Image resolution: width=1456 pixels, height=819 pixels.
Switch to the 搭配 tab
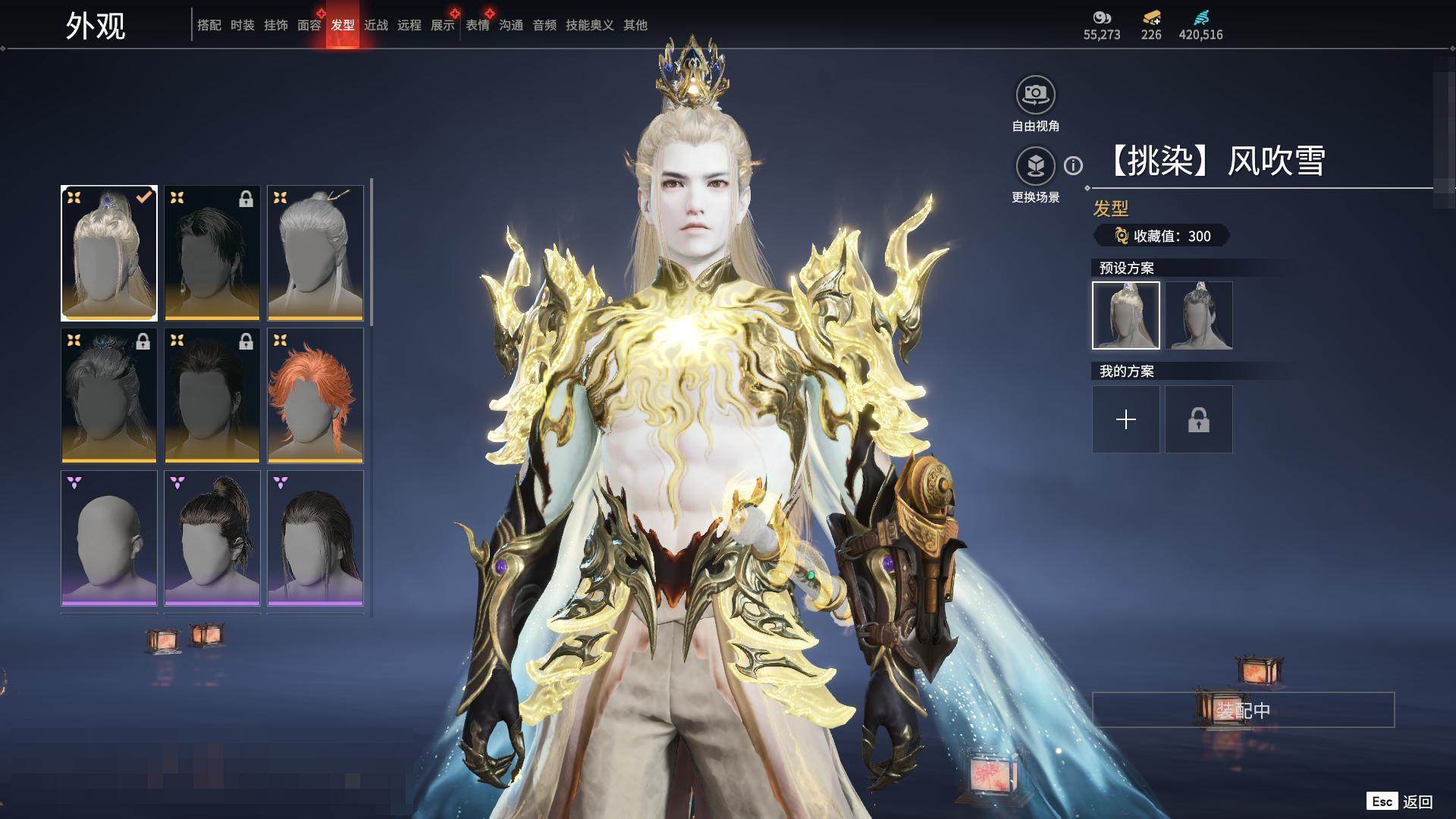pos(209,26)
